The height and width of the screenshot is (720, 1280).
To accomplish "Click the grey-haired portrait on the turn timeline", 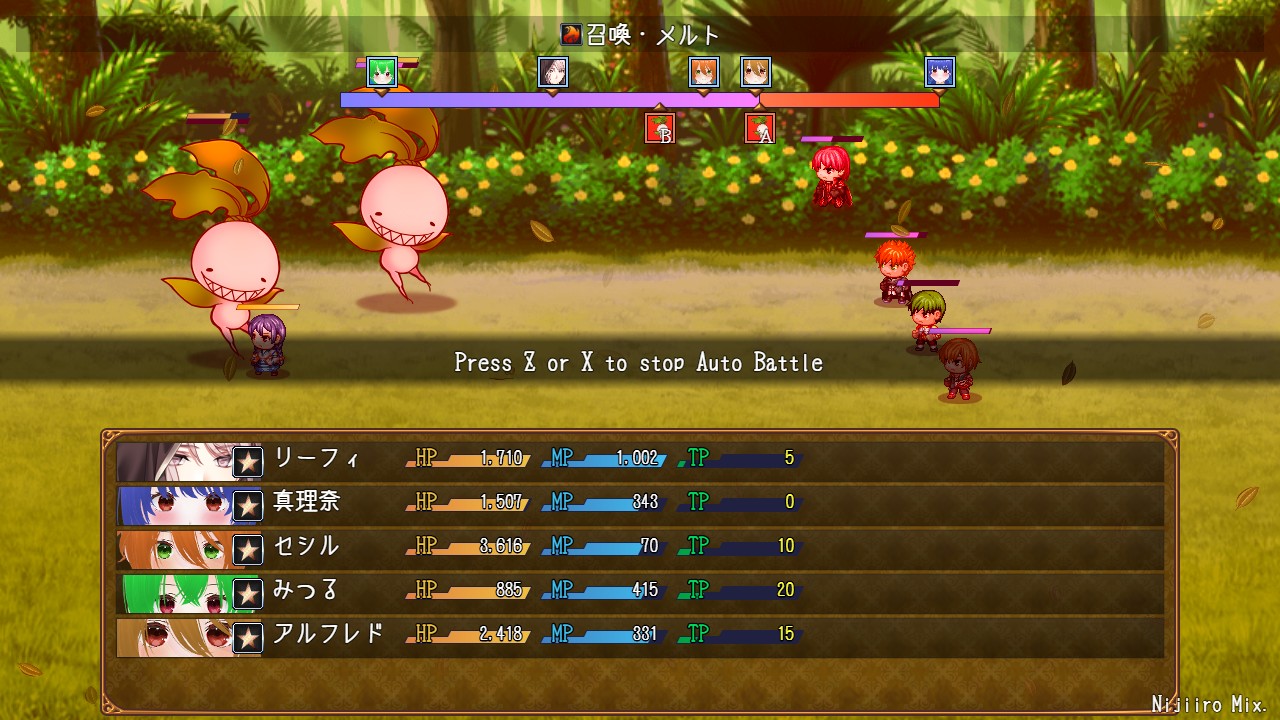I will tap(553, 72).
